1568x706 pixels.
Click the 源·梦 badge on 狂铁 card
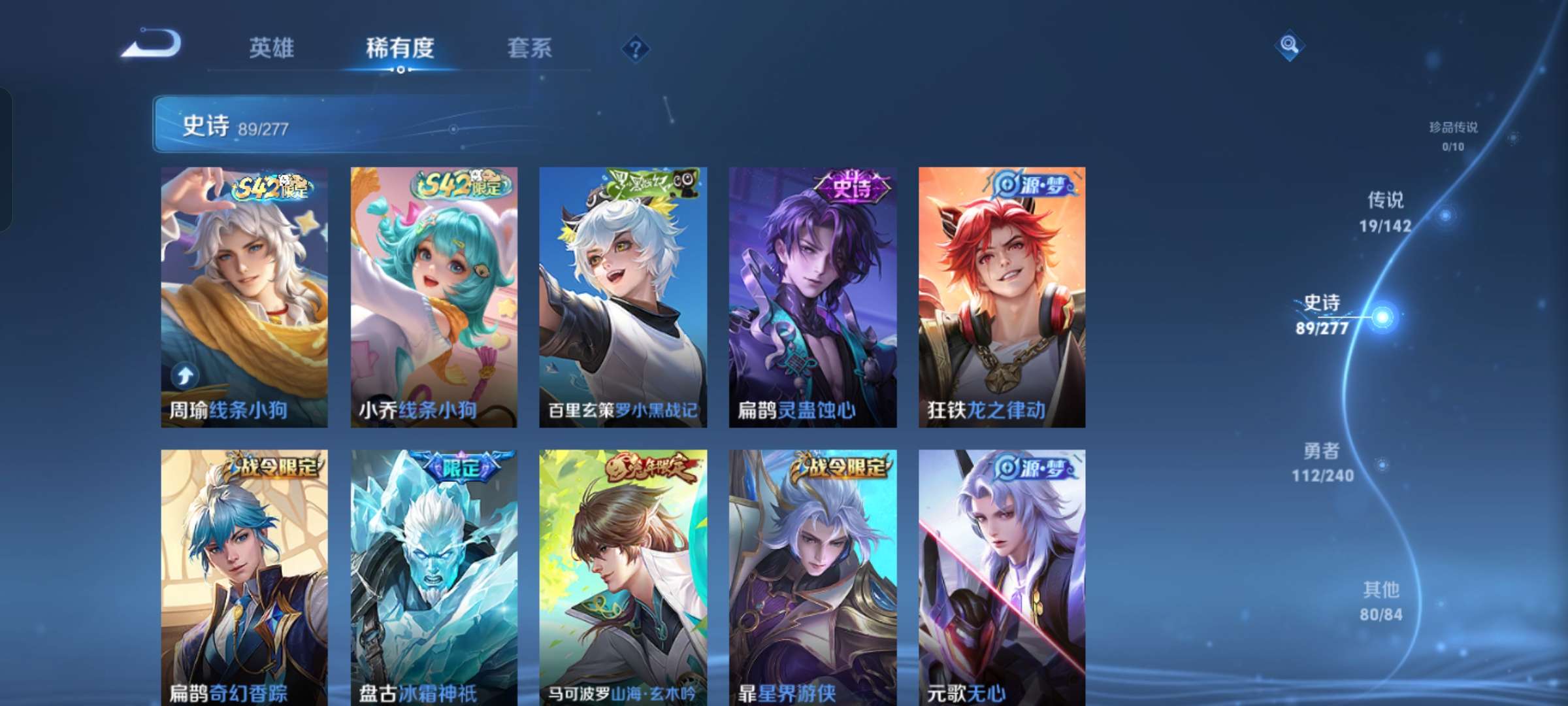point(1029,186)
